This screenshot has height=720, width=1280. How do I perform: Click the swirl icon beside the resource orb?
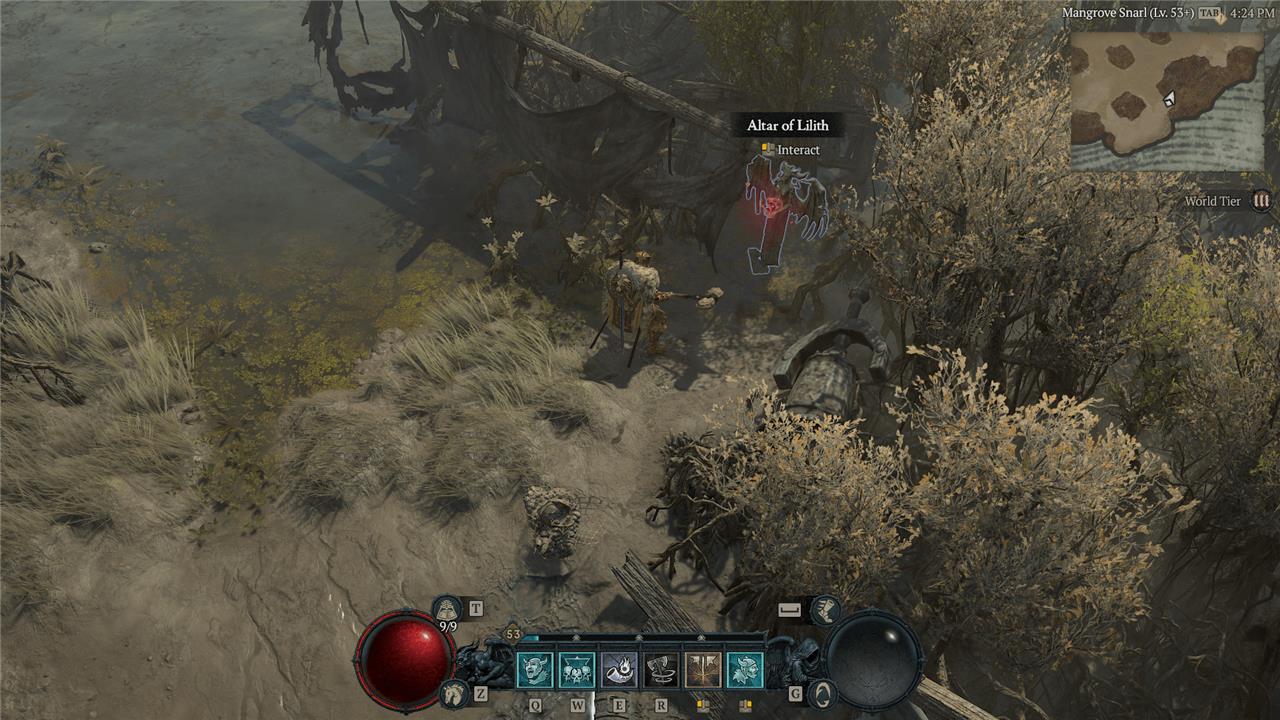pyautogui.click(x=820, y=692)
